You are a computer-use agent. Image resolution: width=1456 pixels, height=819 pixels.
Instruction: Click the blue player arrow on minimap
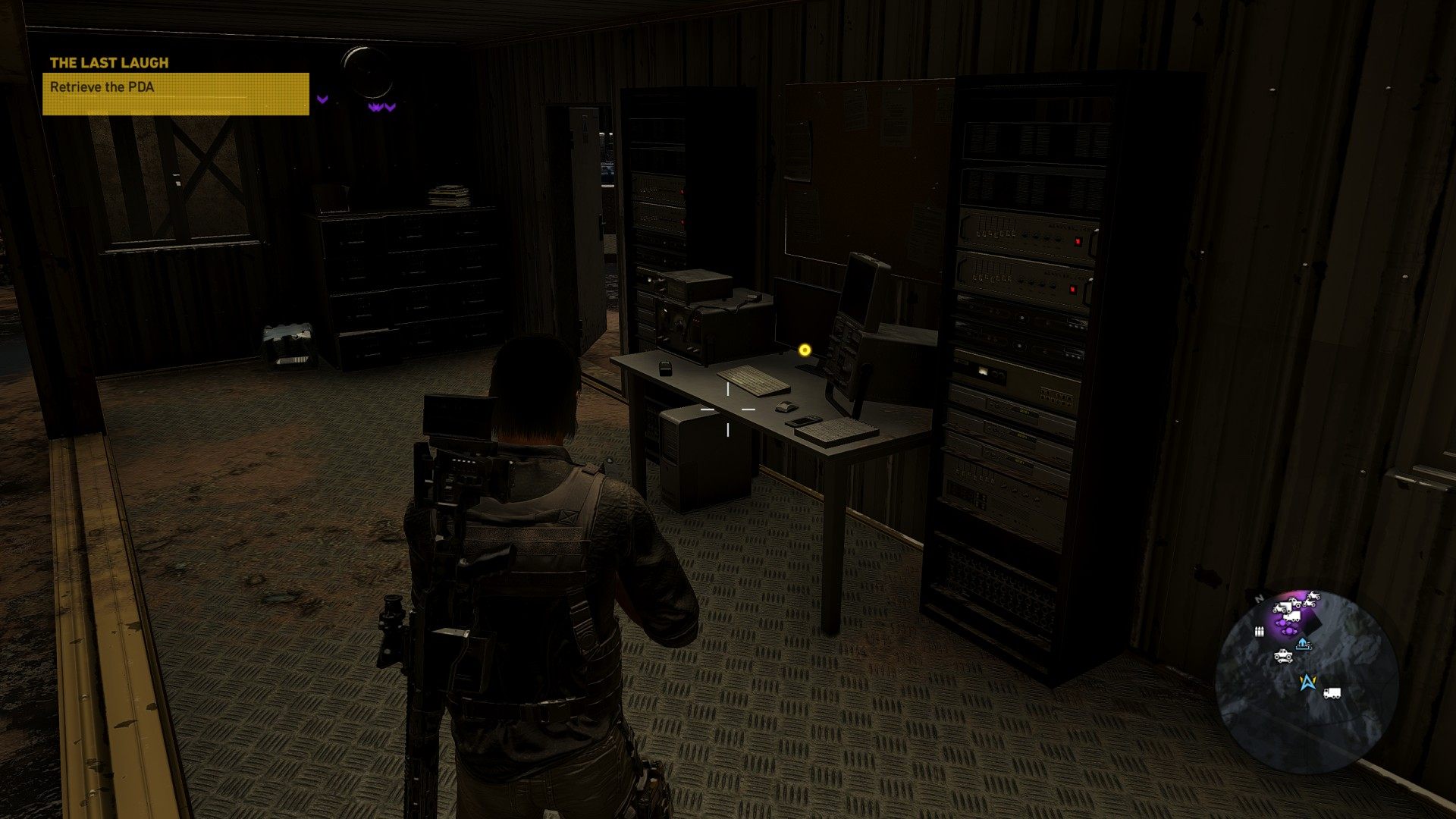click(1307, 682)
